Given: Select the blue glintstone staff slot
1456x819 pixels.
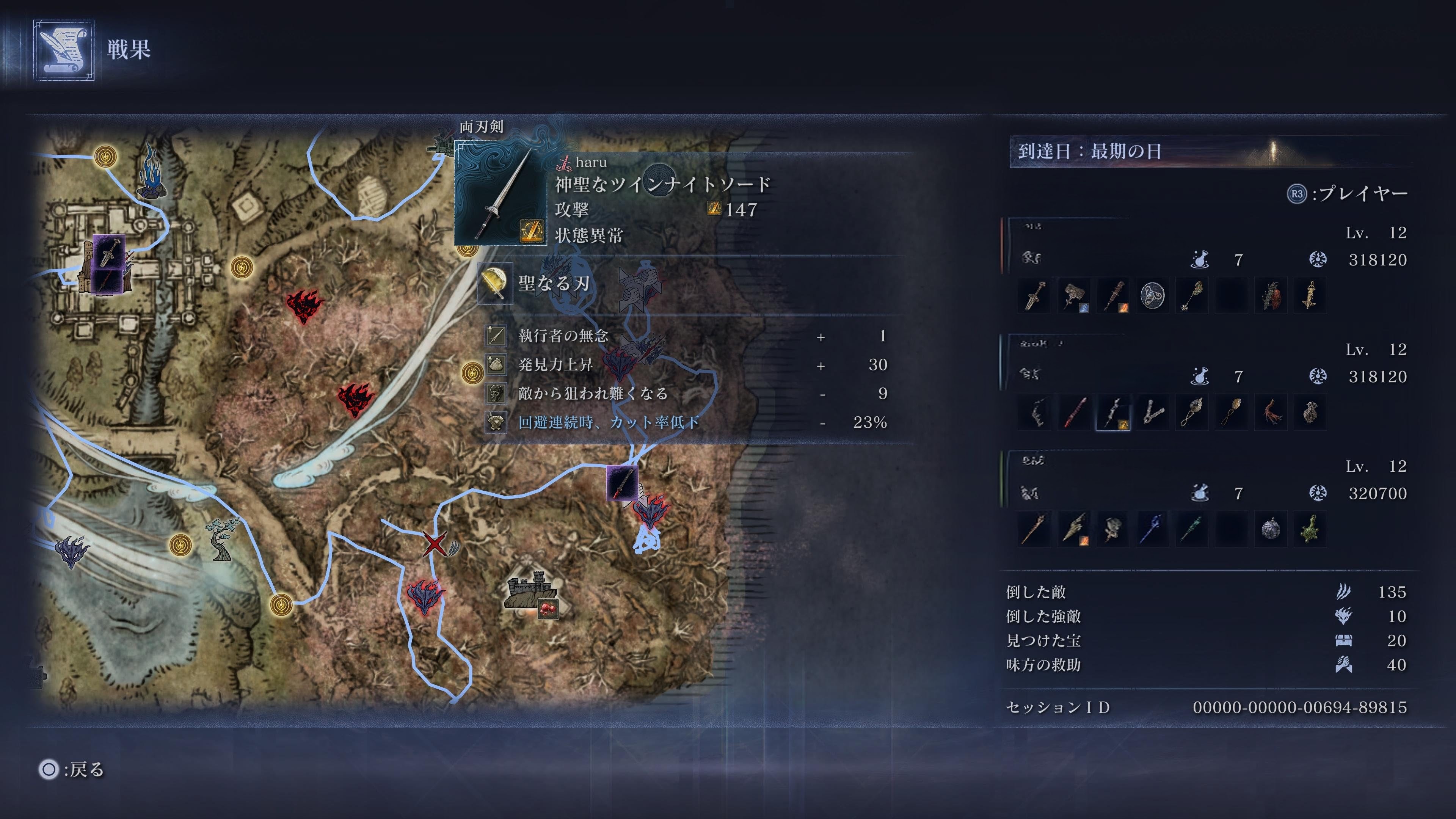Looking at the screenshot, I should (x=1152, y=529).
